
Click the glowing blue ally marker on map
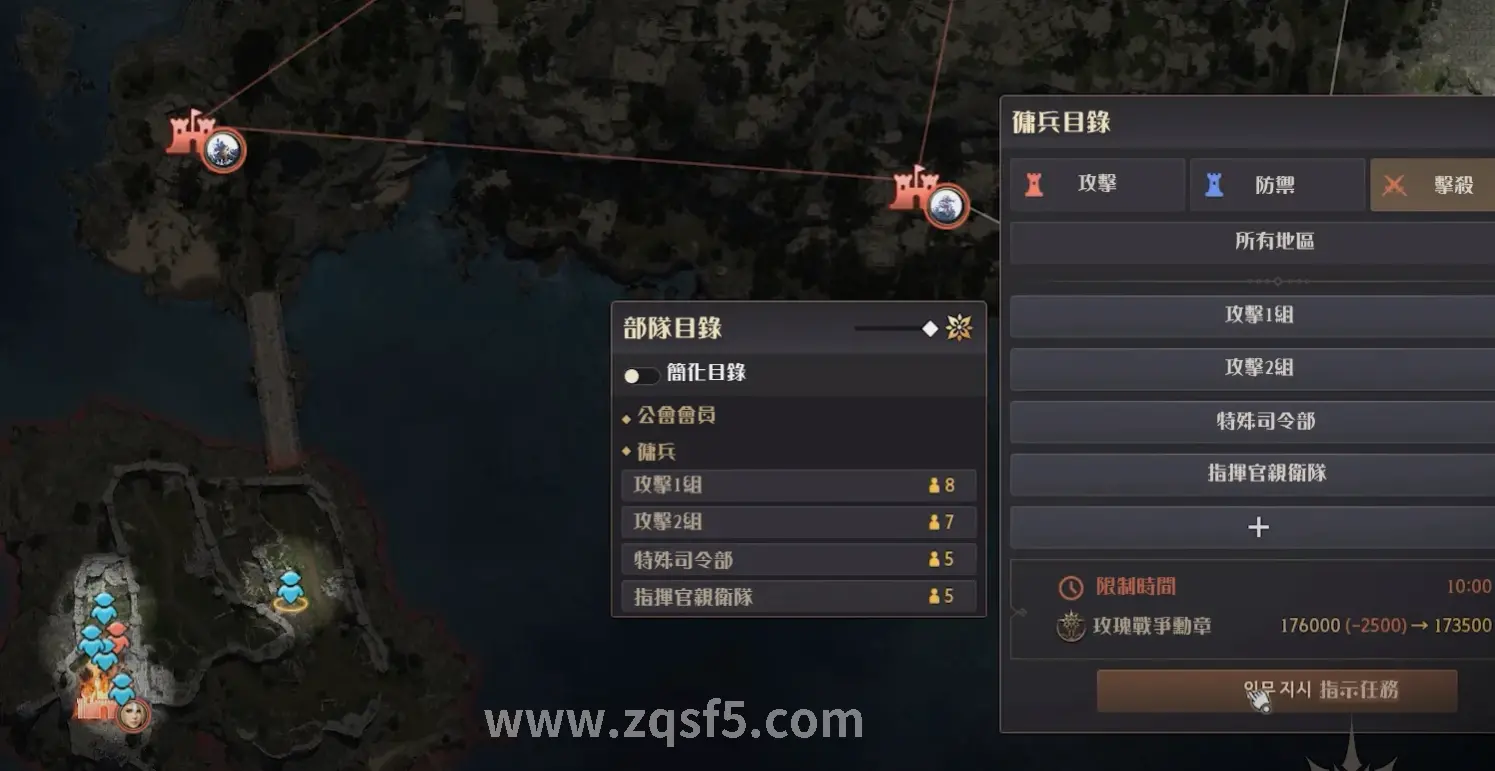(x=291, y=592)
